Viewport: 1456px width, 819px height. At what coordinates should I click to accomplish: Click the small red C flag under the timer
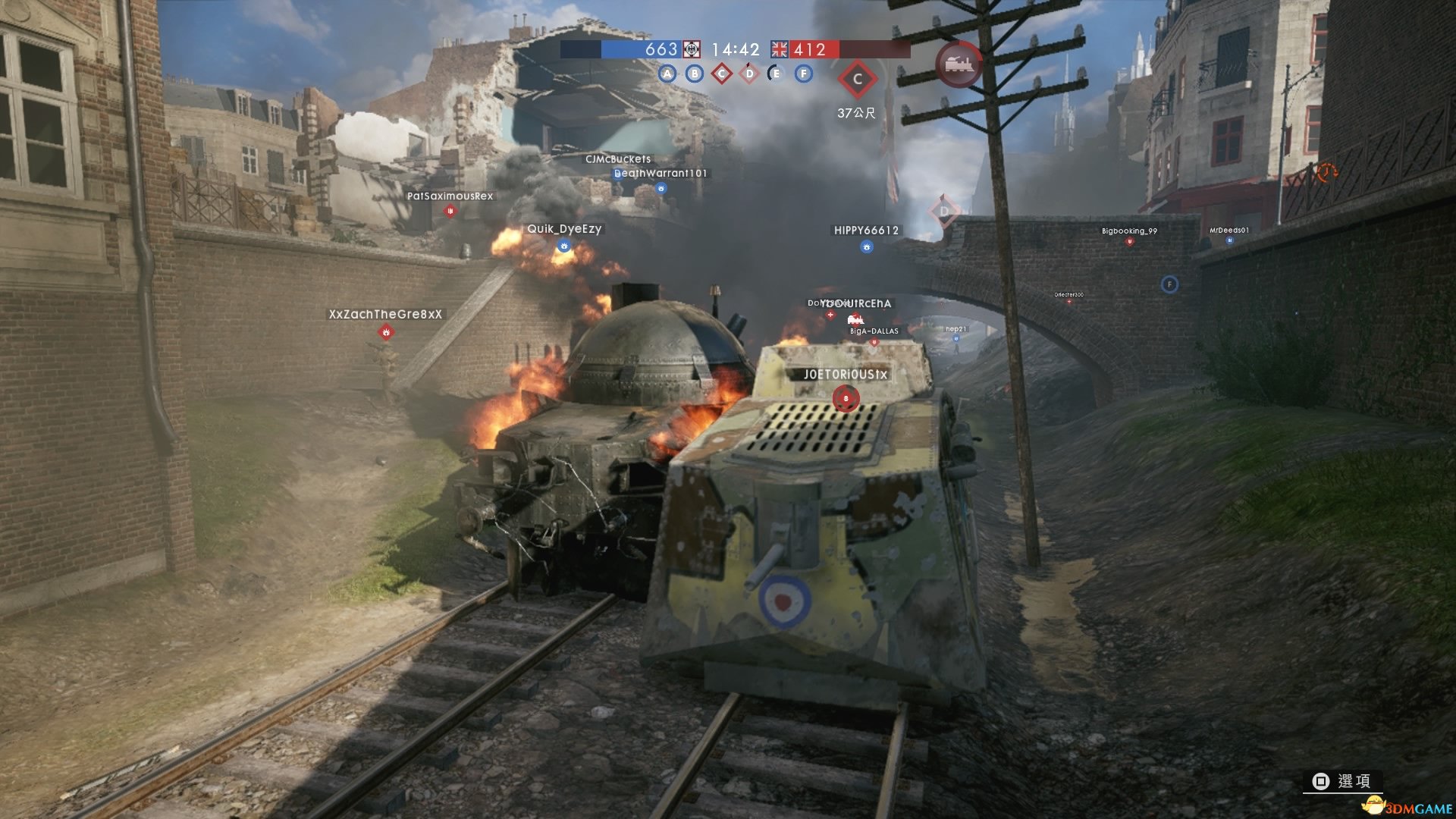(x=722, y=74)
